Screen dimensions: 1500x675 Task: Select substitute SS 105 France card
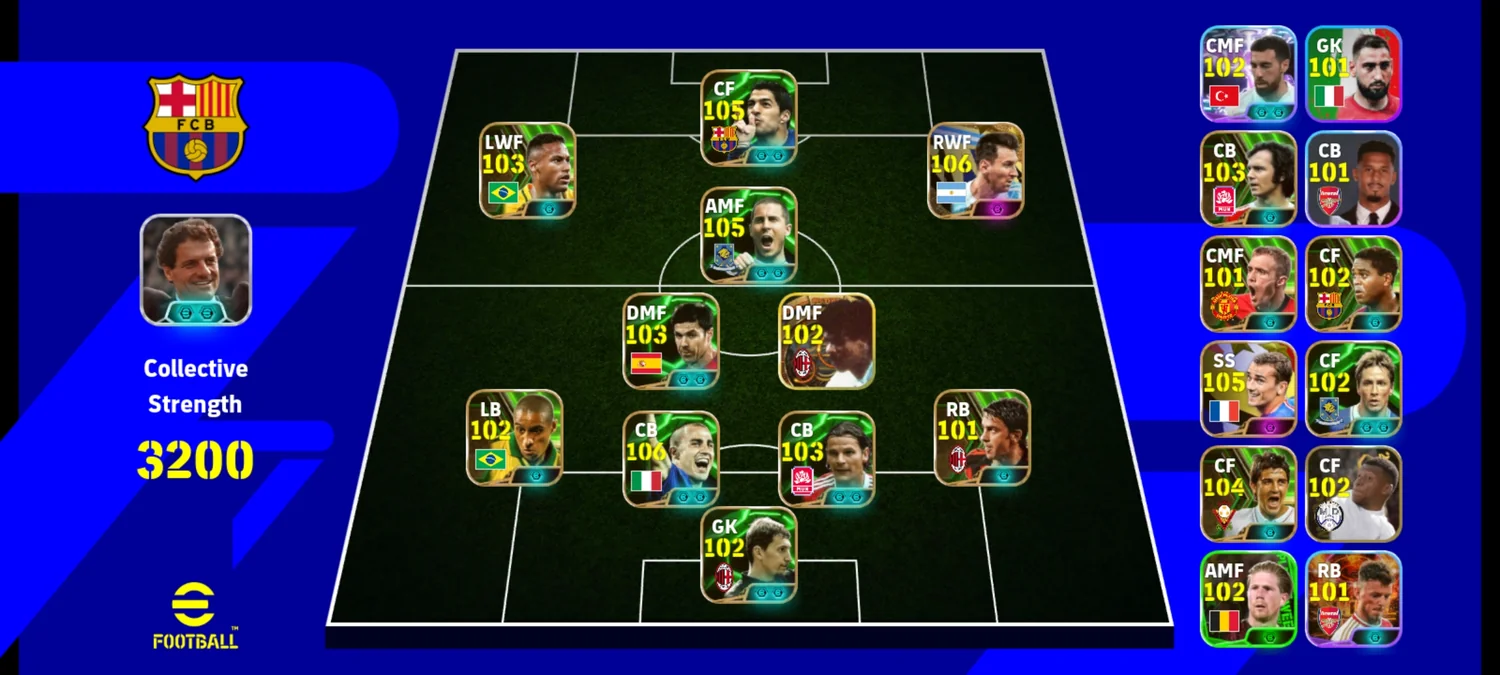pyautogui.click(x=1248, y=389)
